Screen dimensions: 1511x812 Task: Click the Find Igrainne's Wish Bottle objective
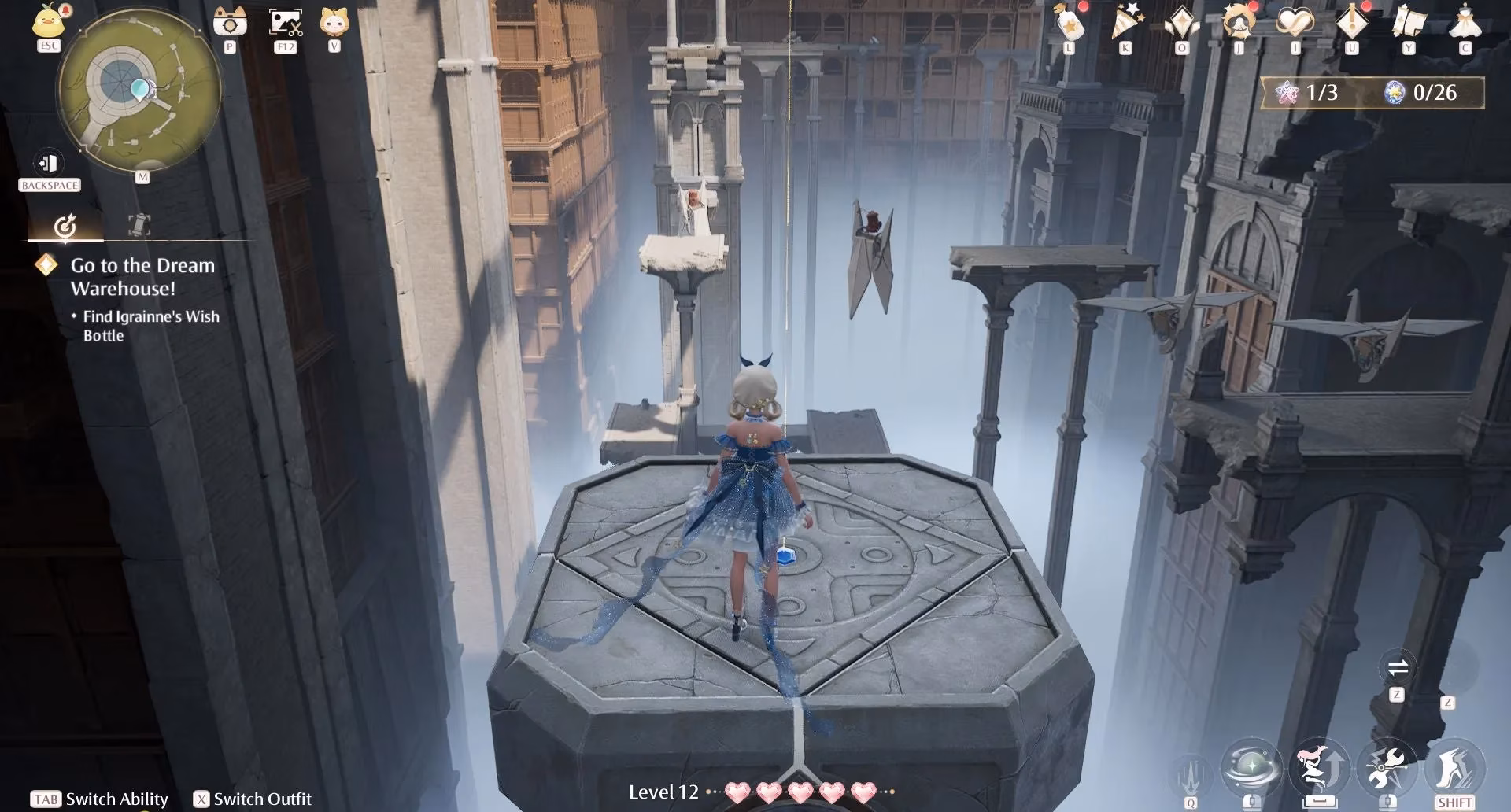150,326
